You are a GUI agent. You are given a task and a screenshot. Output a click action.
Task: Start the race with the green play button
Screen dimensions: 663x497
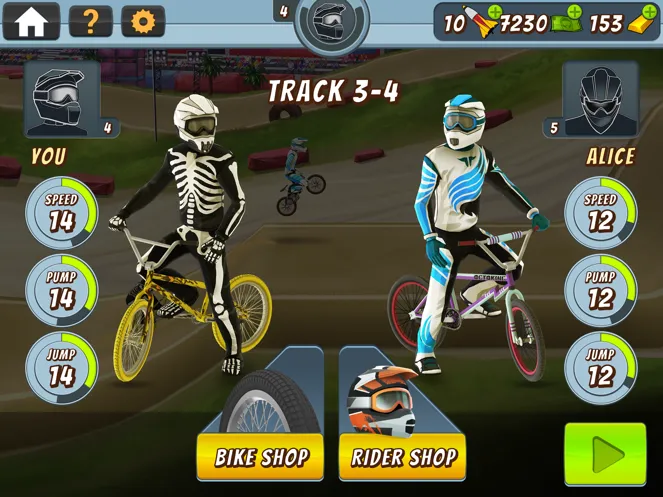pyautogui.click(x=605, y=456)
